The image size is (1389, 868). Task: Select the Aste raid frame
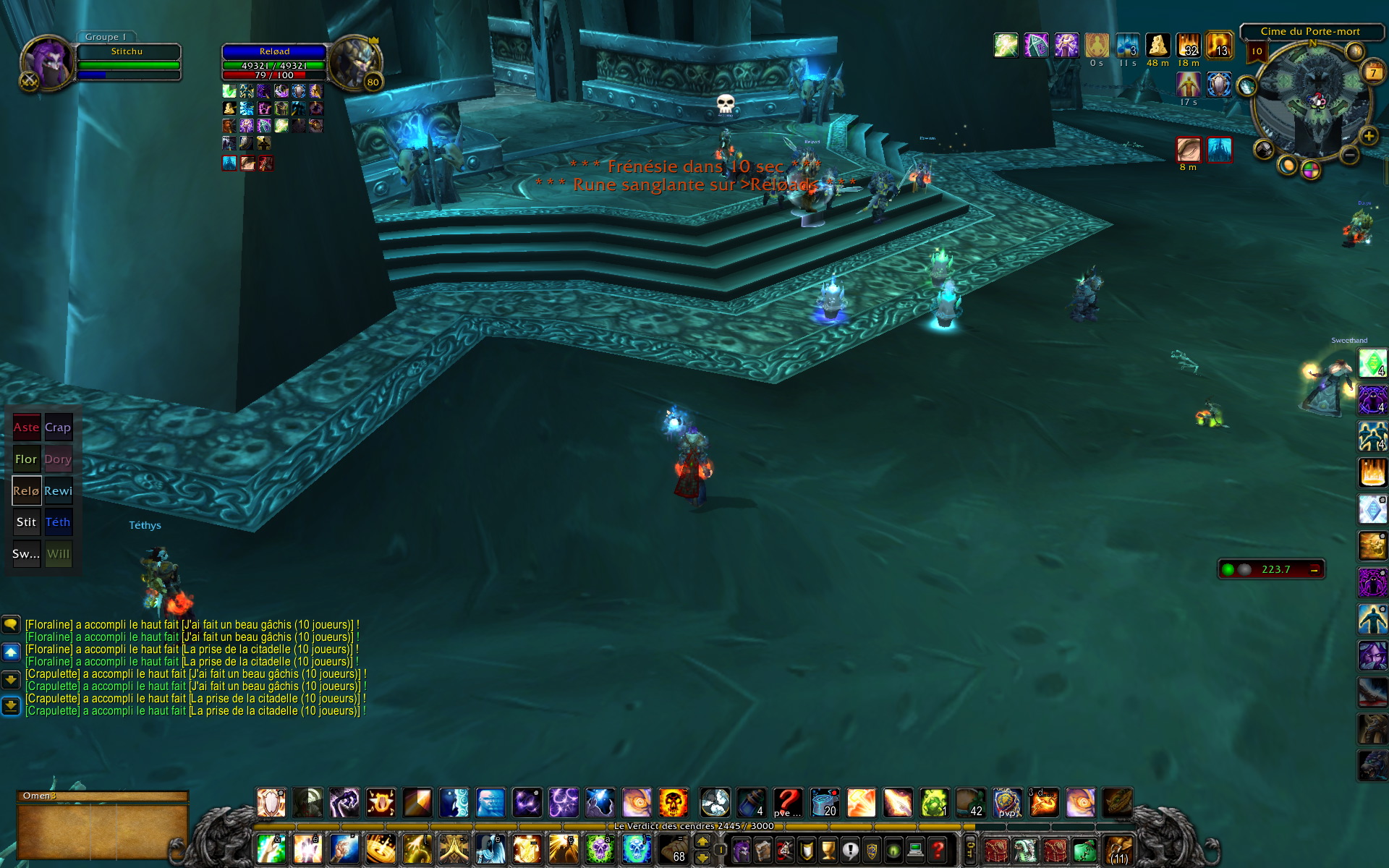click(x=27, y=427)
